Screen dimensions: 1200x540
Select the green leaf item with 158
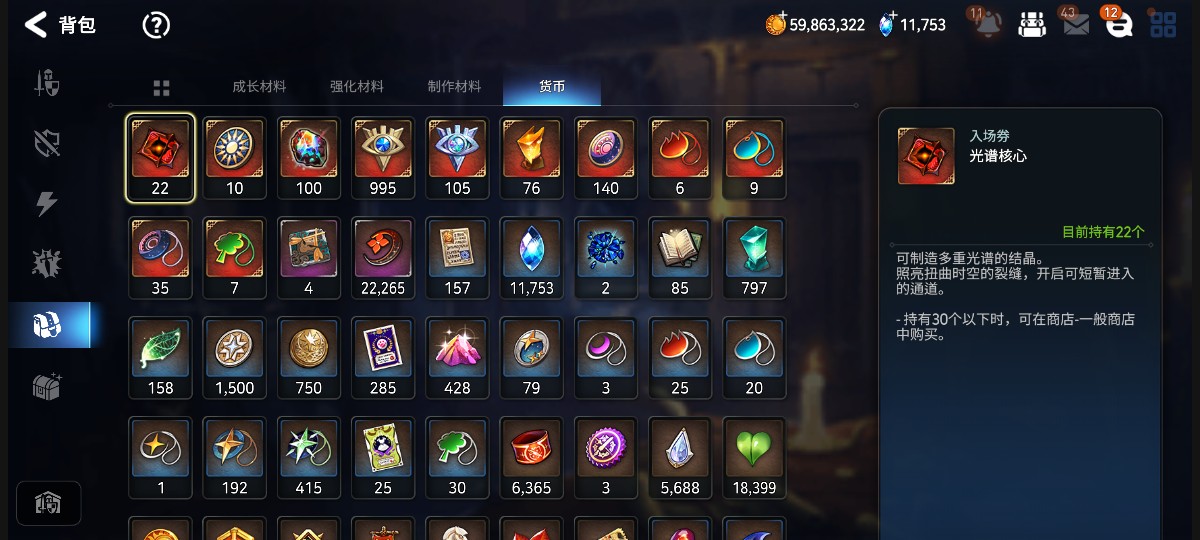160,358
